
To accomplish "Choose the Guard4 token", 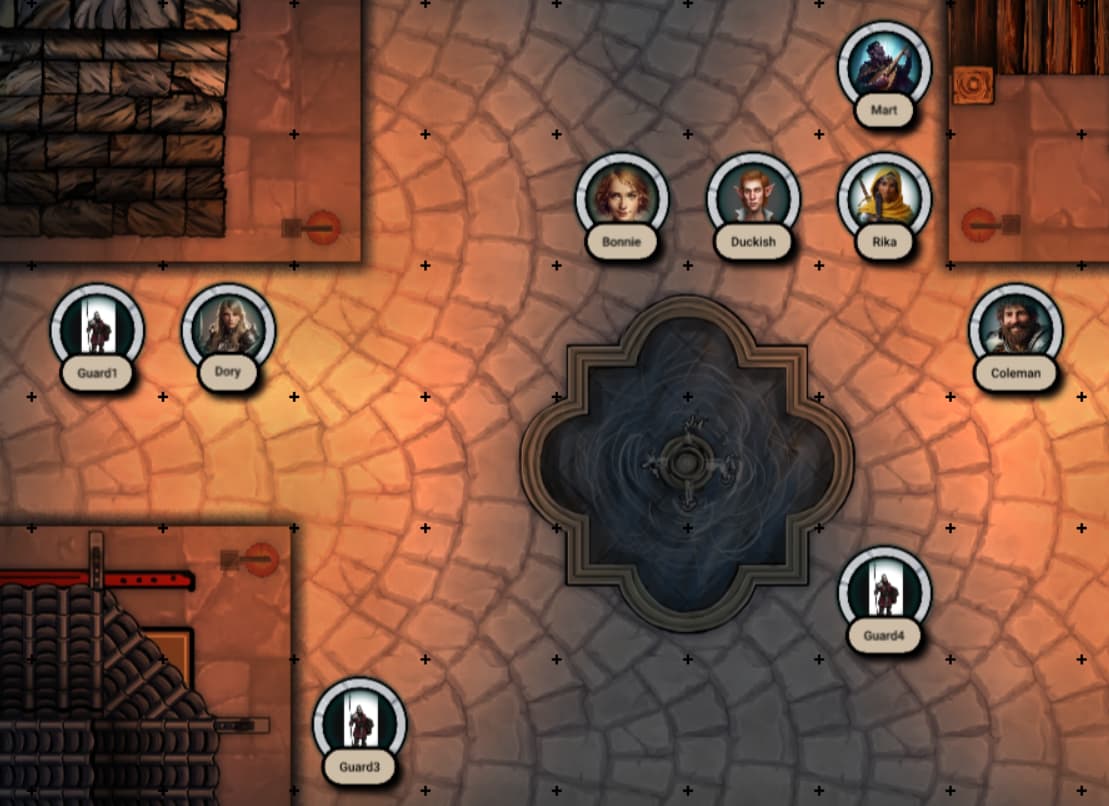I will (884, 592).
